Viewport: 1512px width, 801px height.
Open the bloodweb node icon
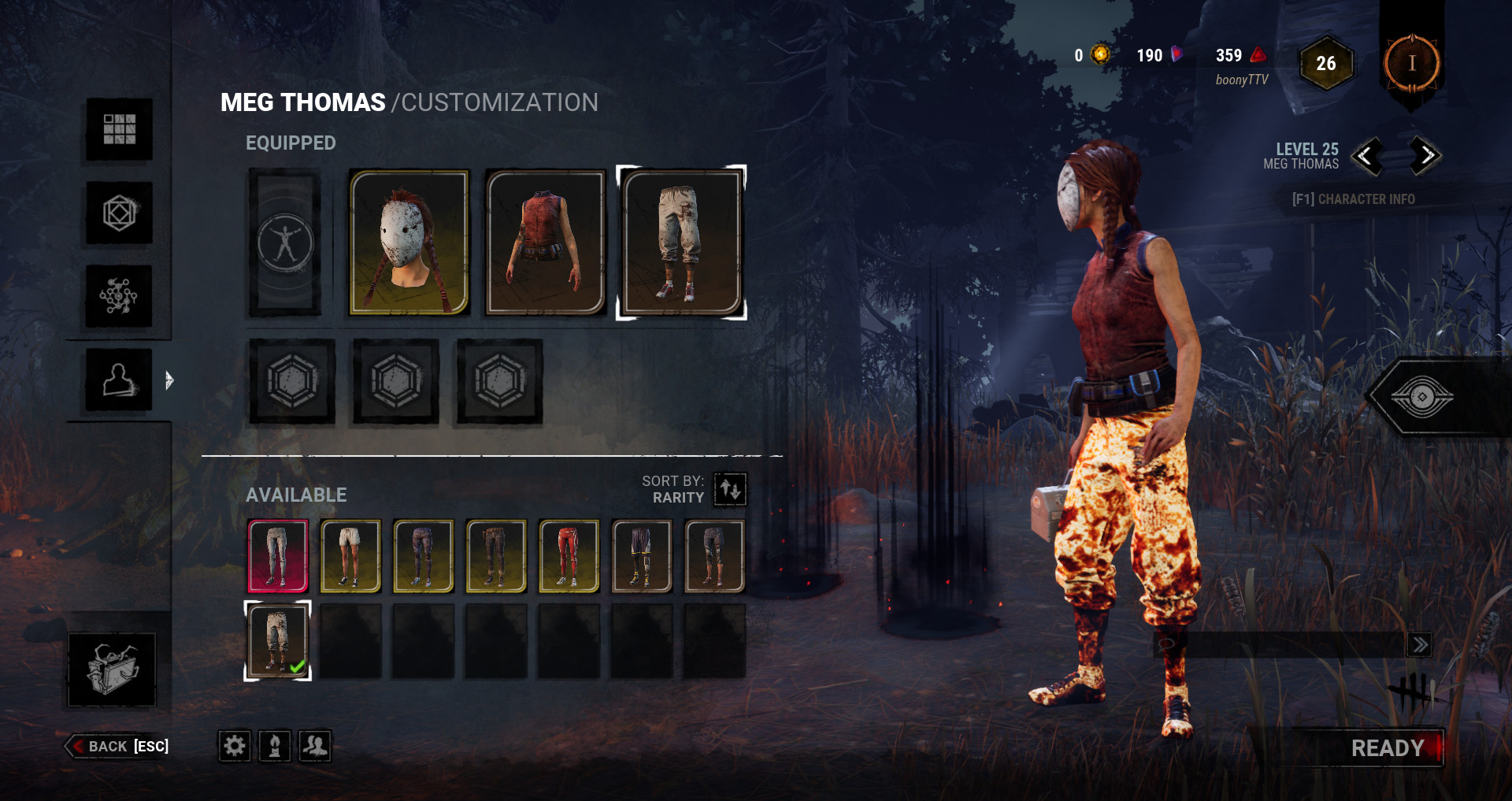[x=118, y=293]
